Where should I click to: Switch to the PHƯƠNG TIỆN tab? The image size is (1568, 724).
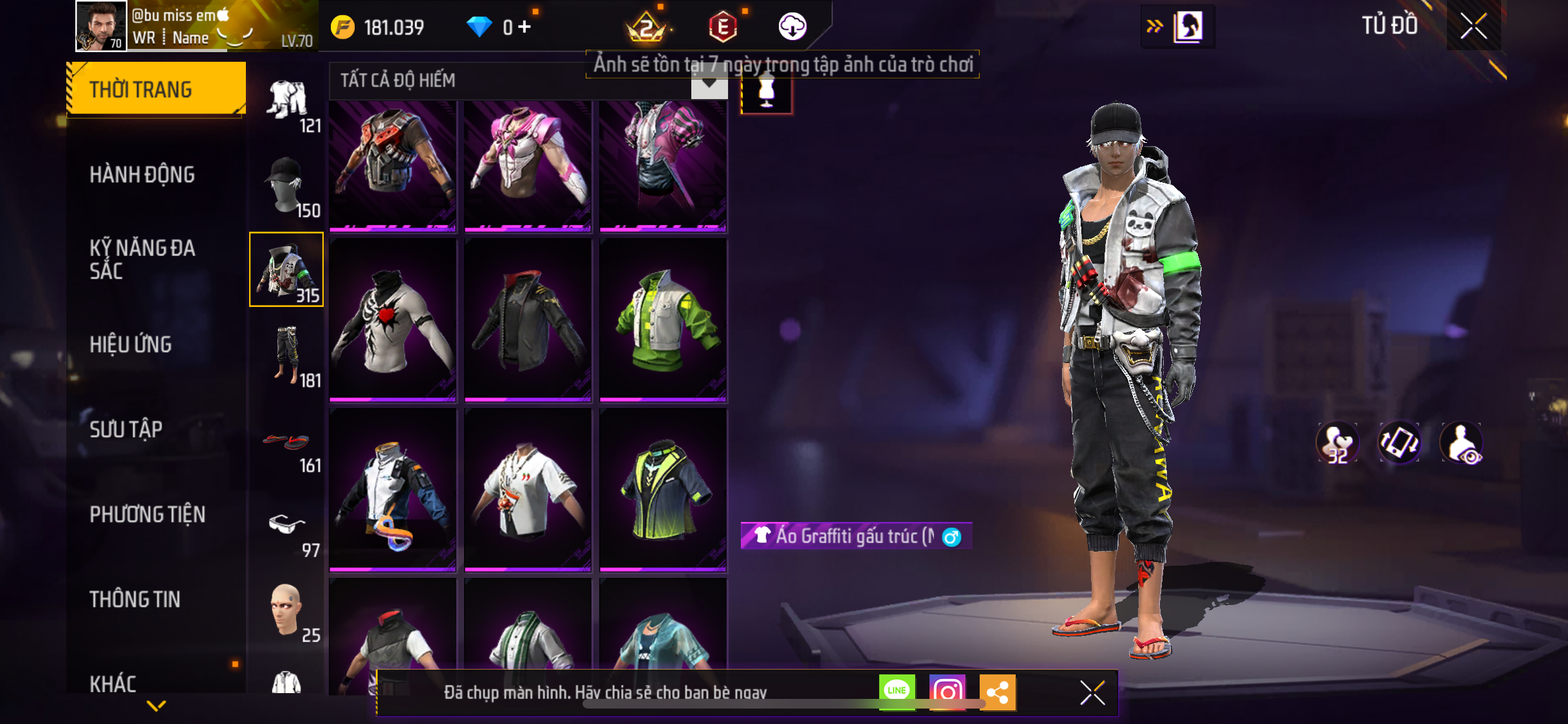[x=147, y=514]
